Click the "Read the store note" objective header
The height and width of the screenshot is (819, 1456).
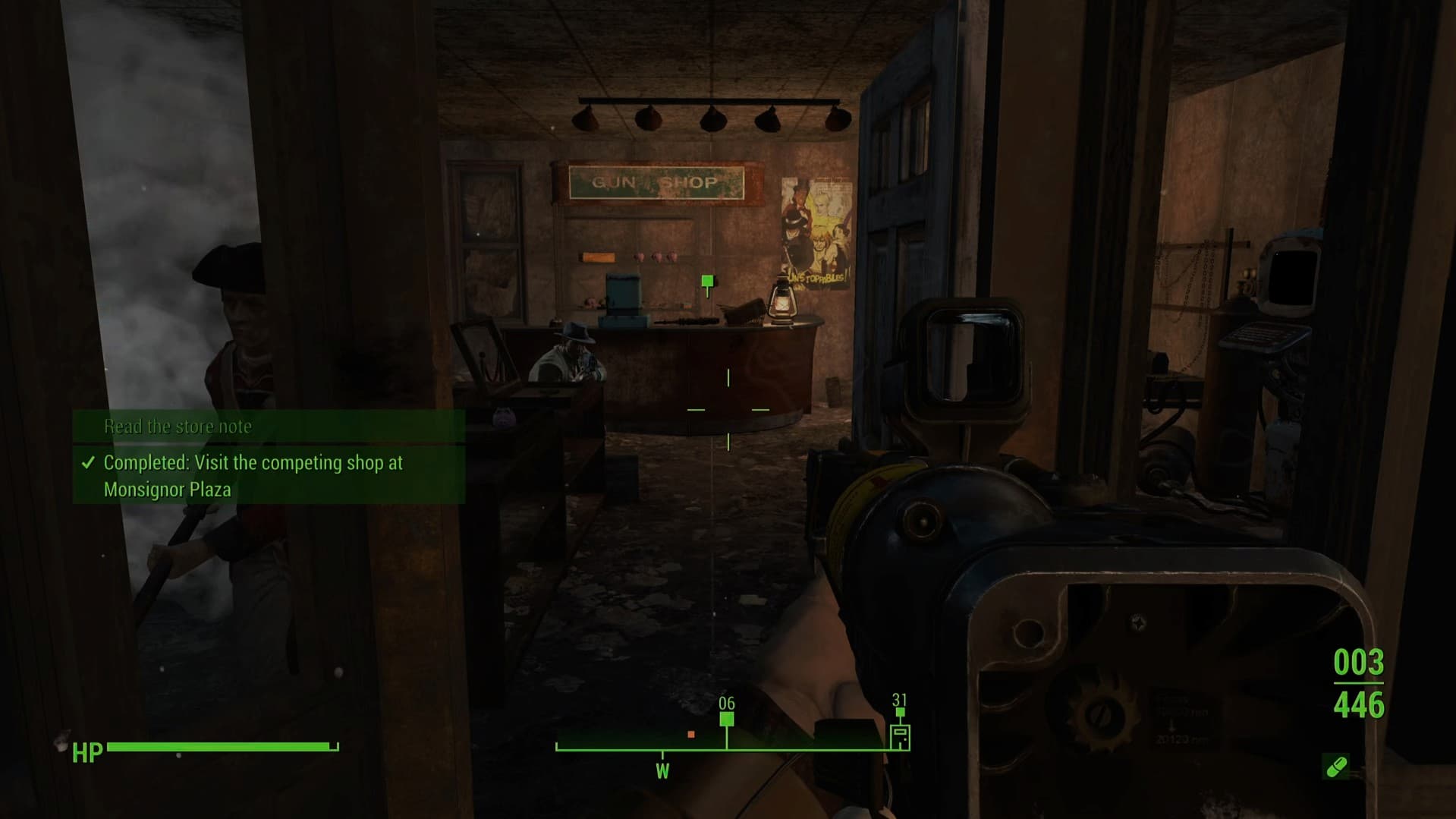click(178, 426)
